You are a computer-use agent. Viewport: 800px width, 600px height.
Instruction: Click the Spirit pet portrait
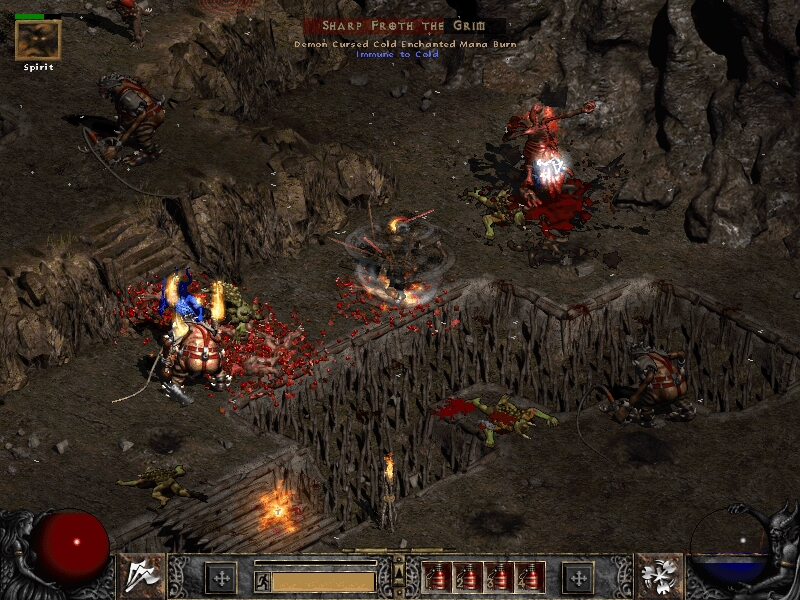(38, 40)
